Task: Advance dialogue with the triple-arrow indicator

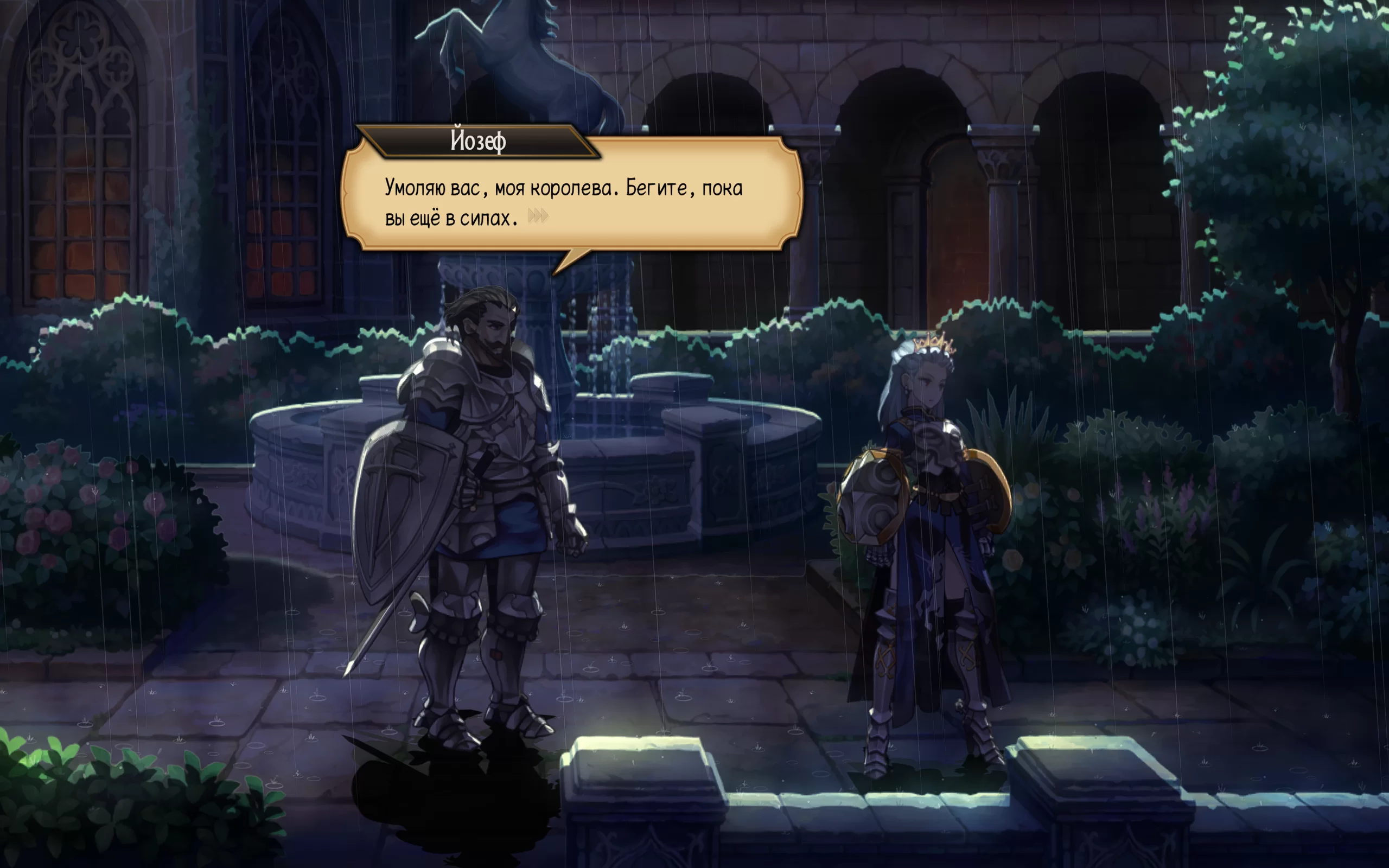Action: [538, 216]
